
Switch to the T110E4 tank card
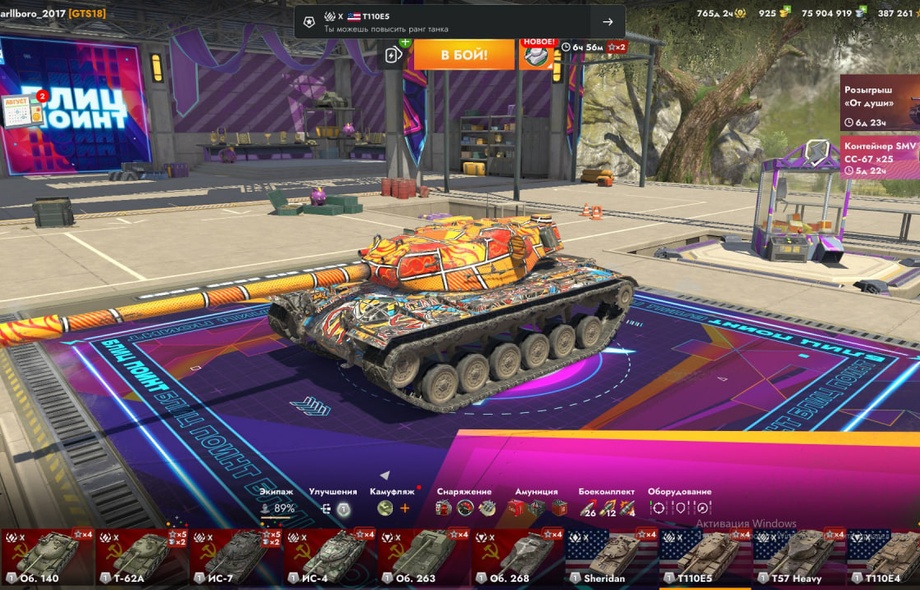click(884, 558)
